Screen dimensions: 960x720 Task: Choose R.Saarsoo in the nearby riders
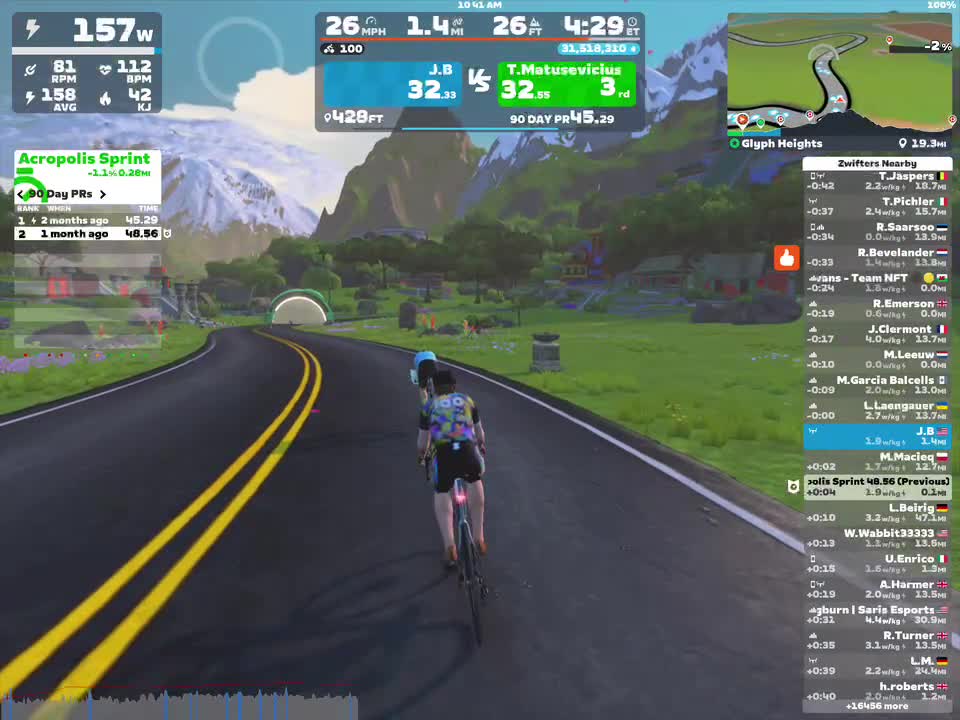[877, 232]
